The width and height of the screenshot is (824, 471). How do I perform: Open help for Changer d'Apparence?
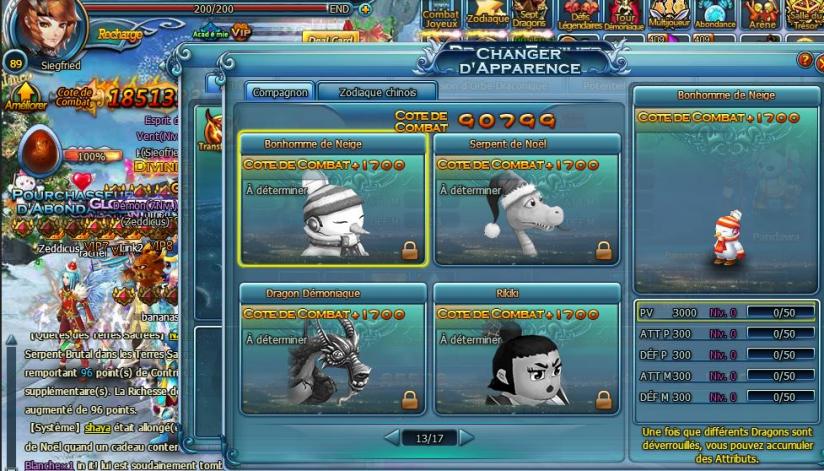[804, 61]
